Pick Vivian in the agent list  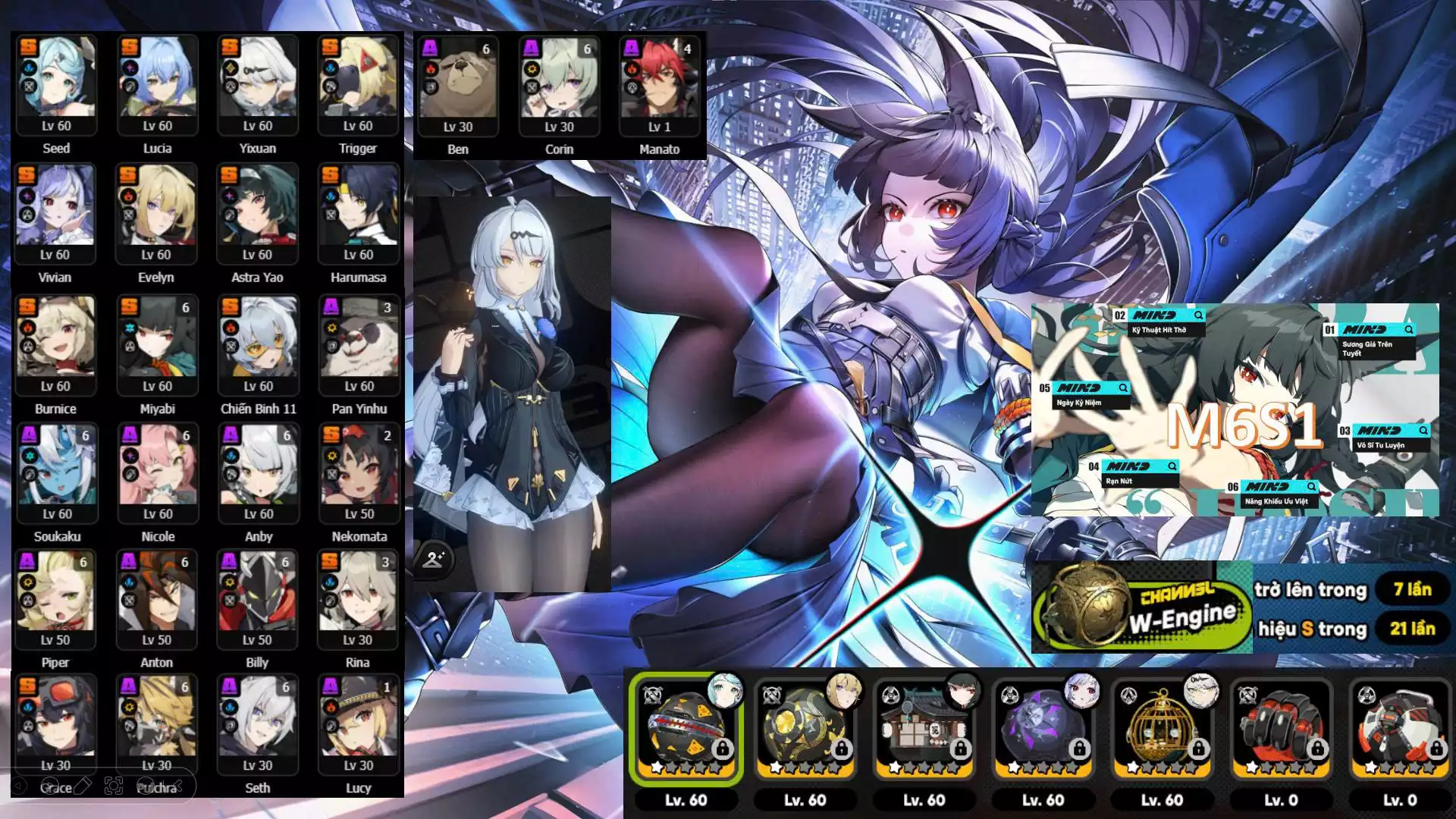(55, 214)
